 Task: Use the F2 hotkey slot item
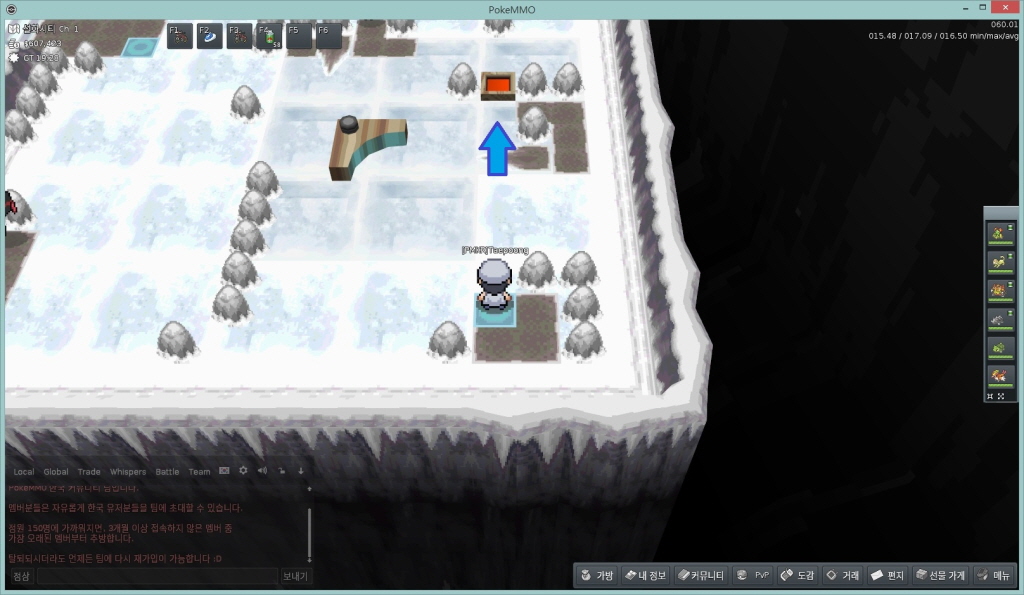210,36
